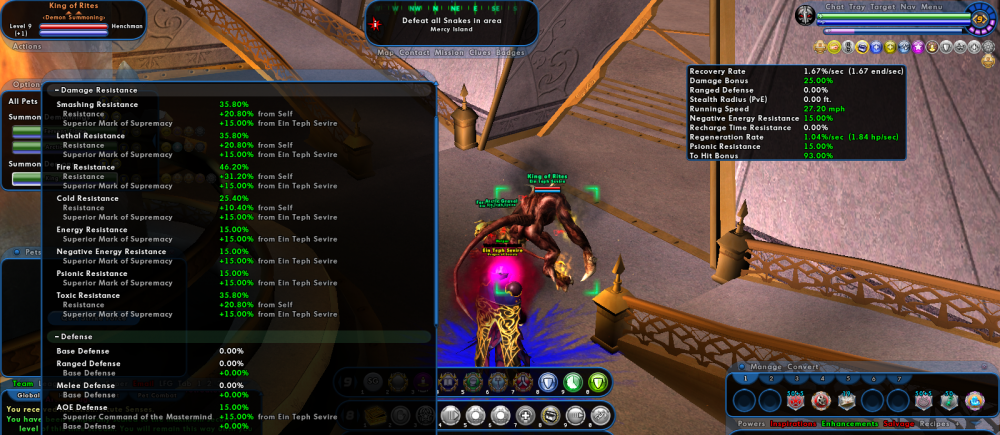Open Actions for targeted King of Rites
Image resolution: width=1000 pixels, height=435 pixels.
tap(28, 46)
